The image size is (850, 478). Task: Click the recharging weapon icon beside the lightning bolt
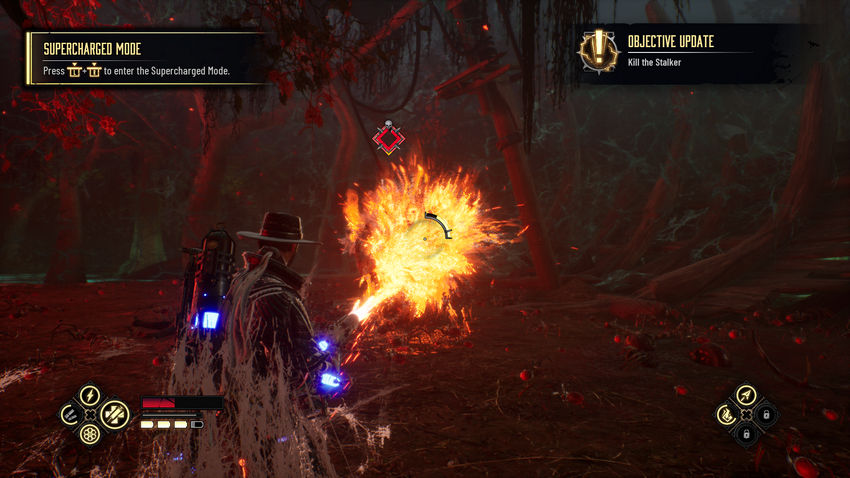click(69, 413)
